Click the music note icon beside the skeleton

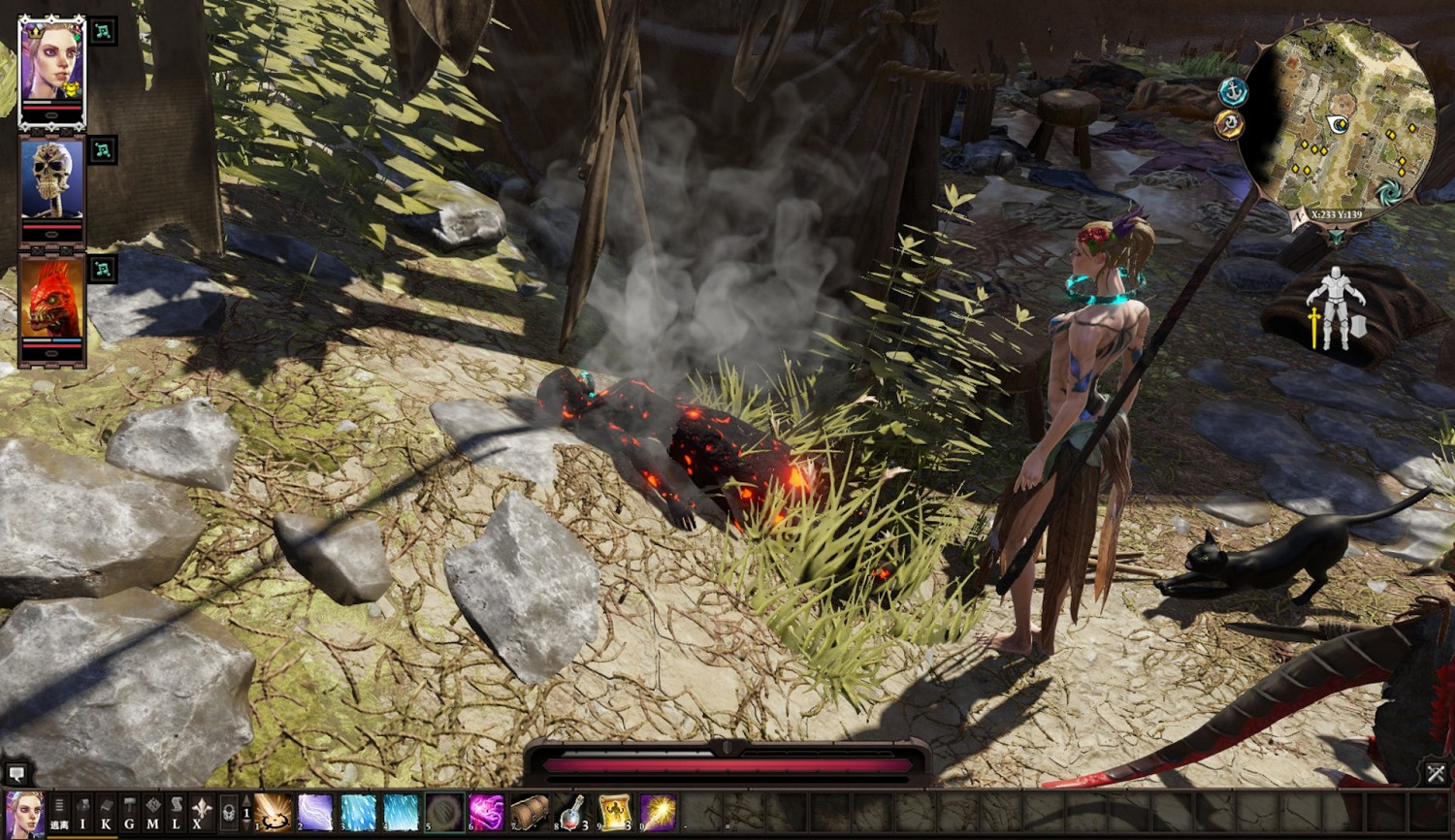coord(103,150)
